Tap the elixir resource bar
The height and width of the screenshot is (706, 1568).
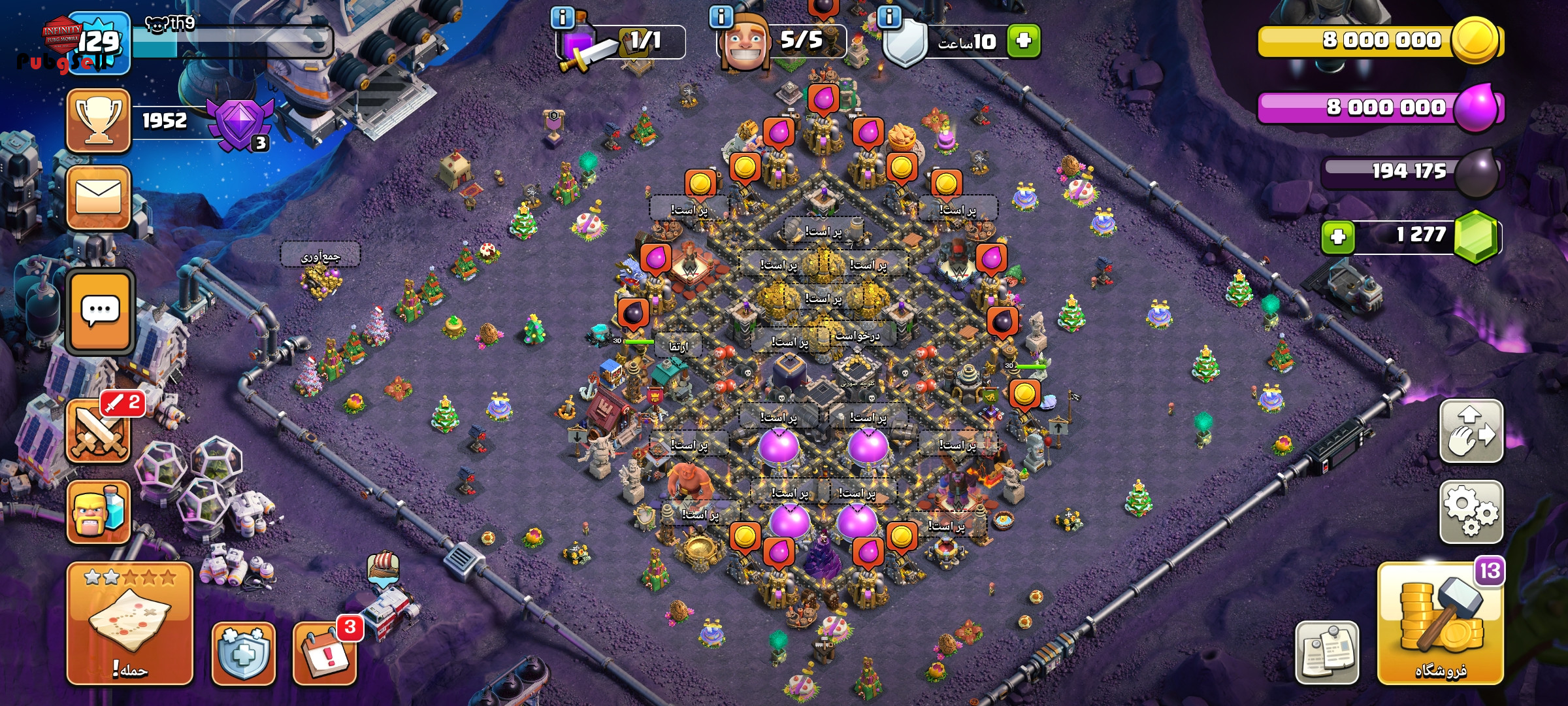point(1379,107)
